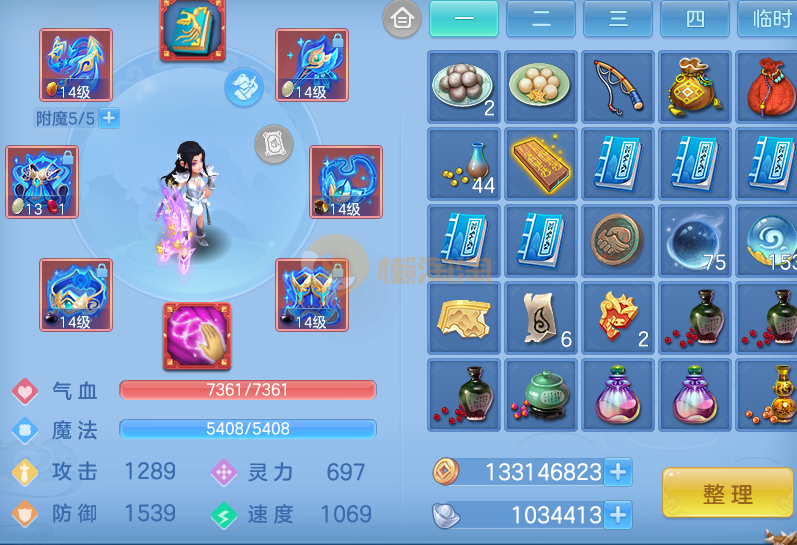
Task: Select the golden book equipment slot at top
Action: click(192, 26)
